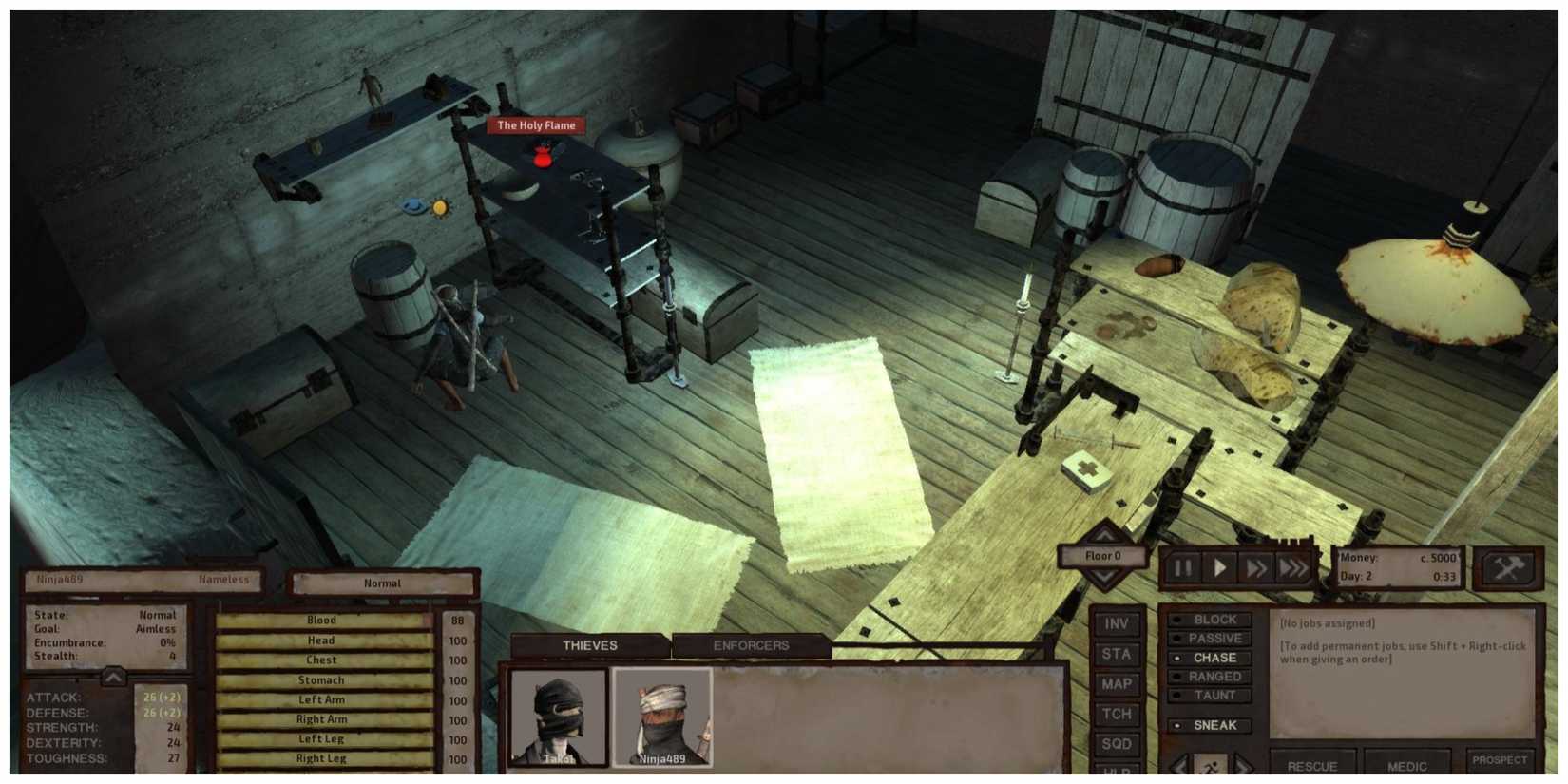Open the INV inventory panel

[x=1118, y=624]
